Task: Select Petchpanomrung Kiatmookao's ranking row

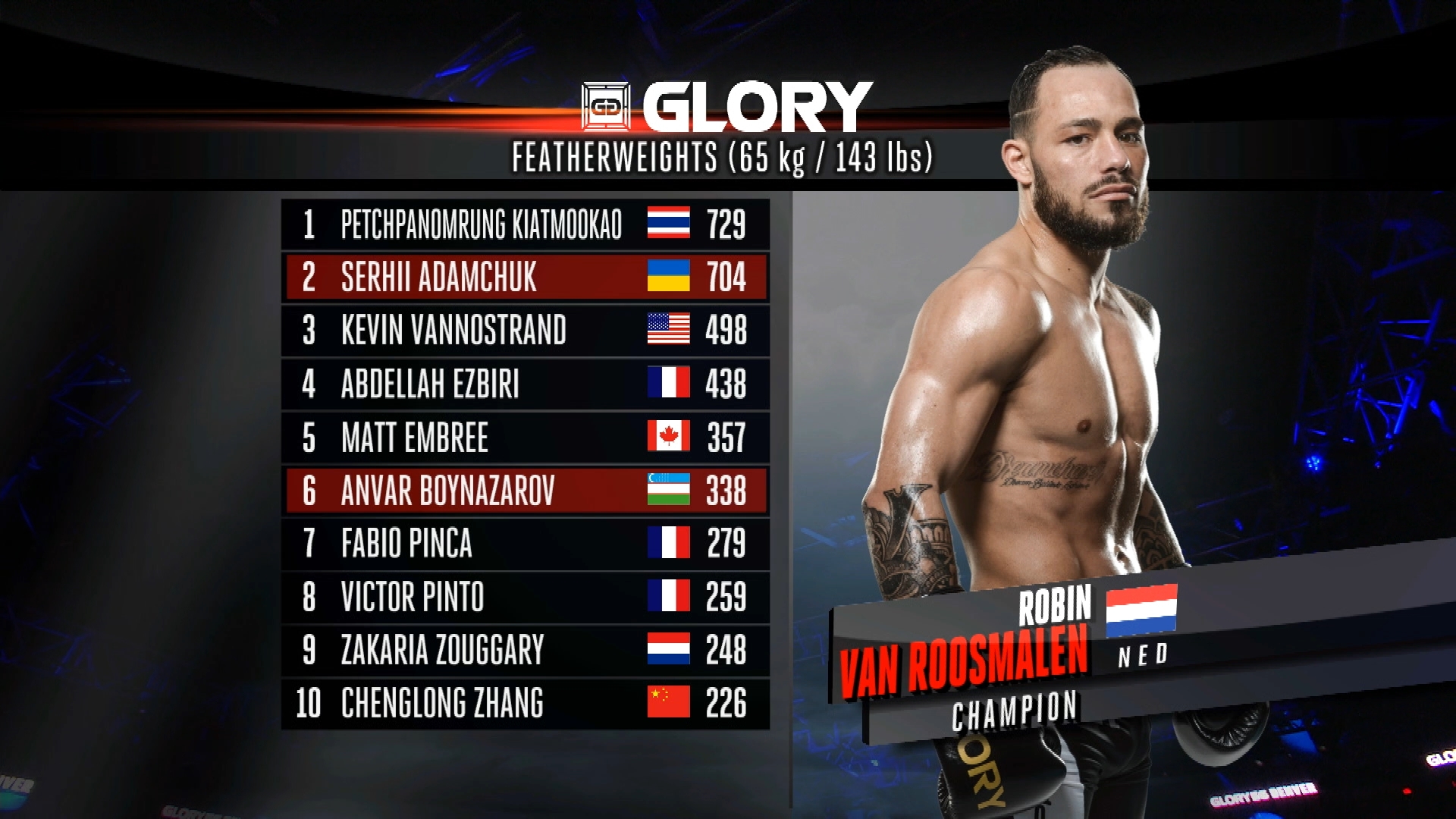Action: pos(525,224)
